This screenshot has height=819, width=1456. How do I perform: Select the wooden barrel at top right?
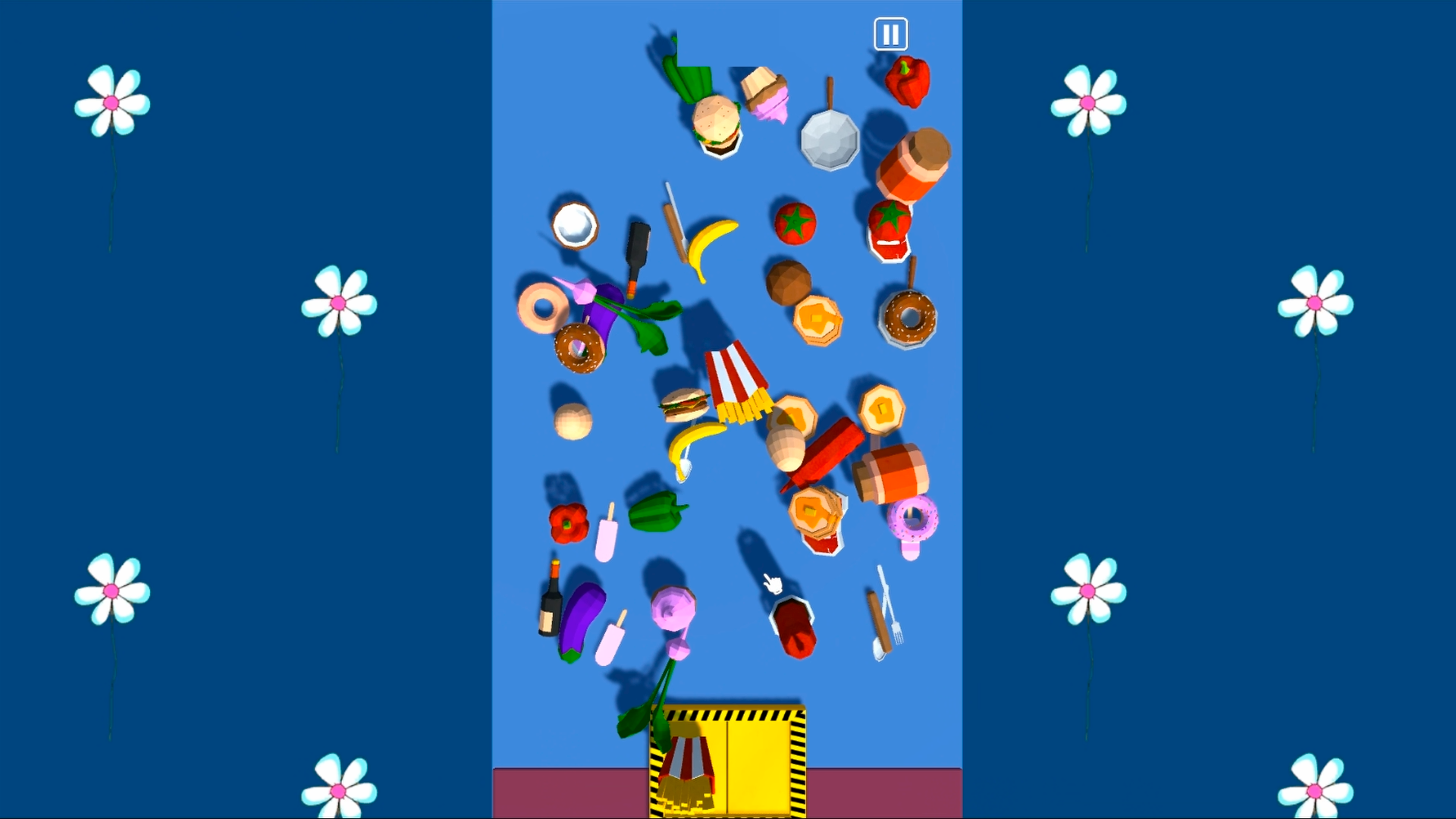pos(914,162)
